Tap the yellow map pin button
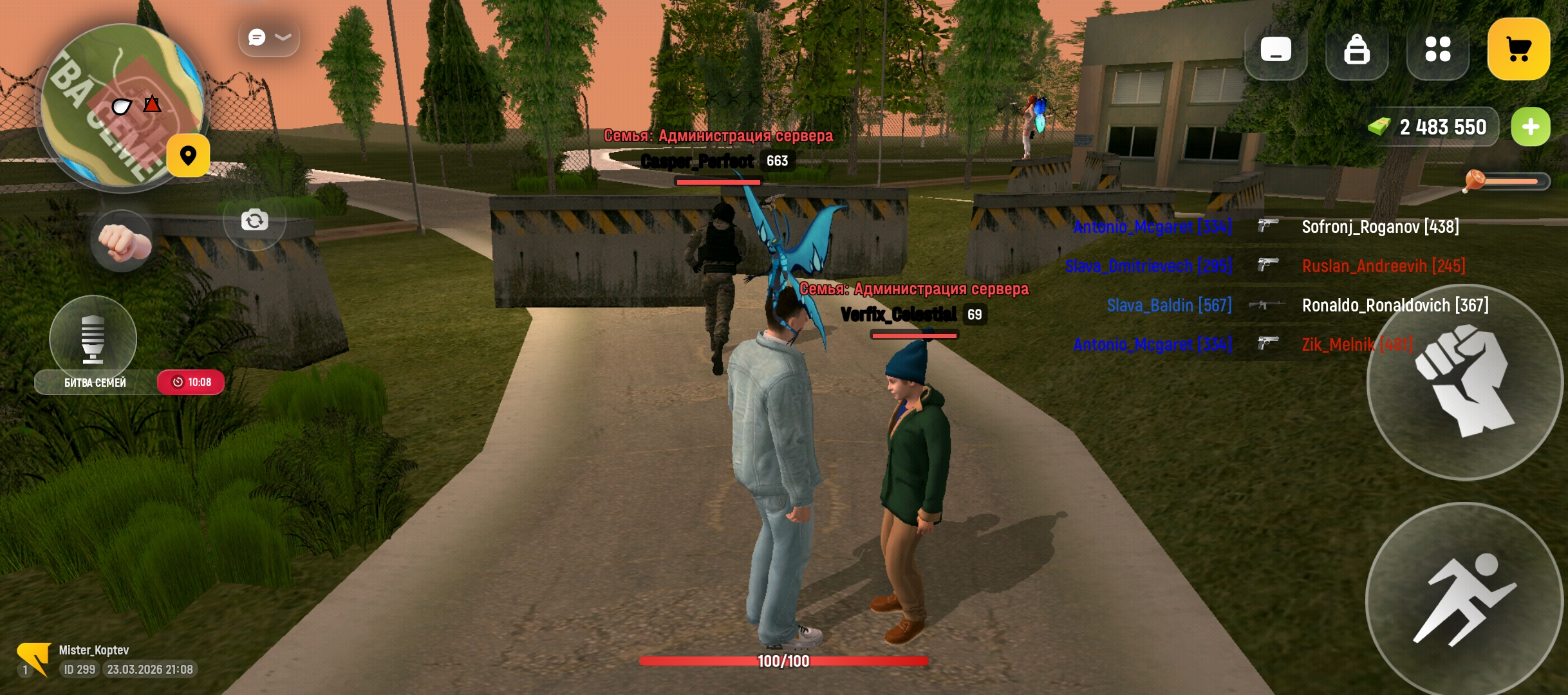Screen dimensions: 1568x695 188,156
